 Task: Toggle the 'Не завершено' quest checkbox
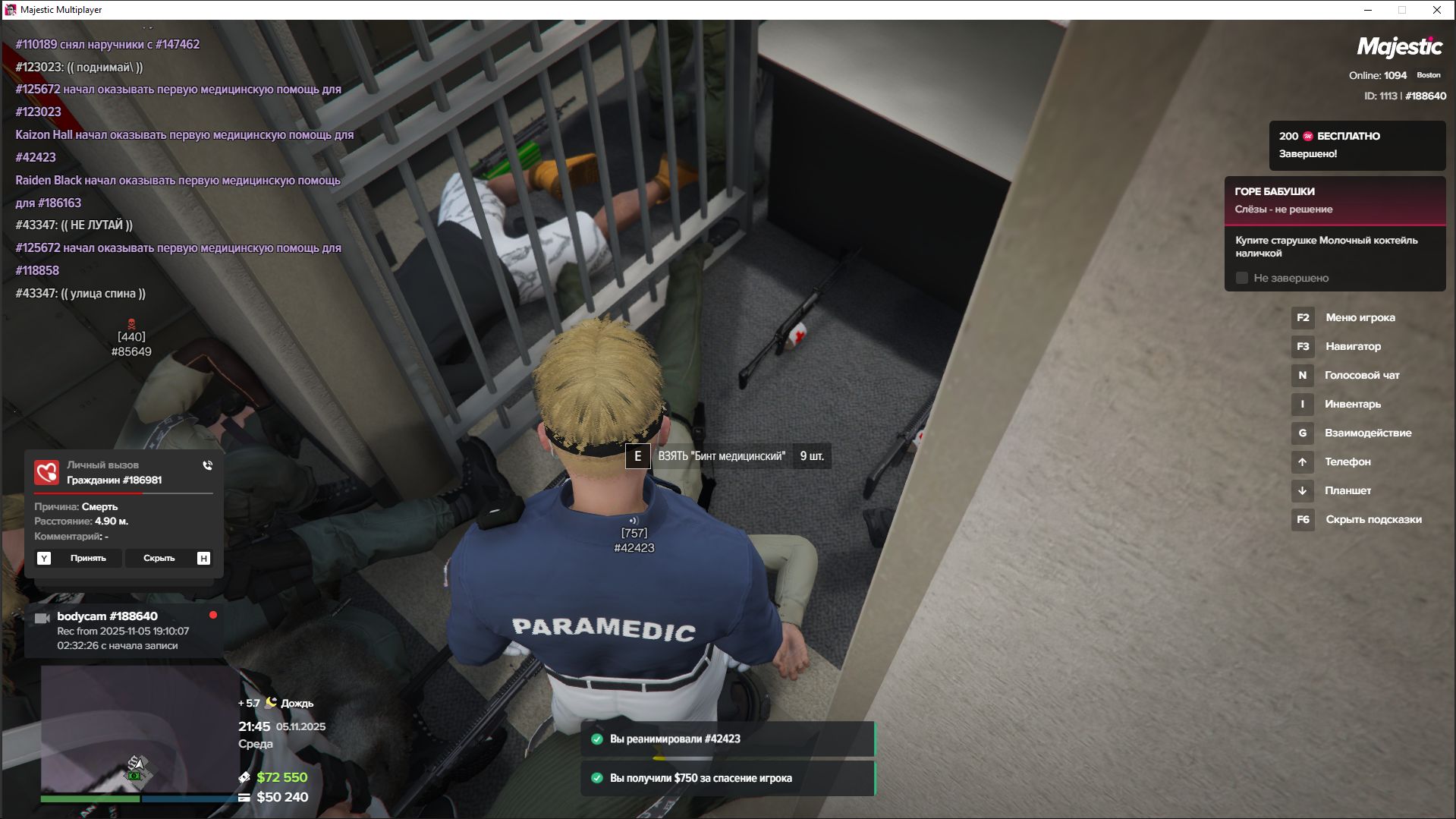[1242, 279]
